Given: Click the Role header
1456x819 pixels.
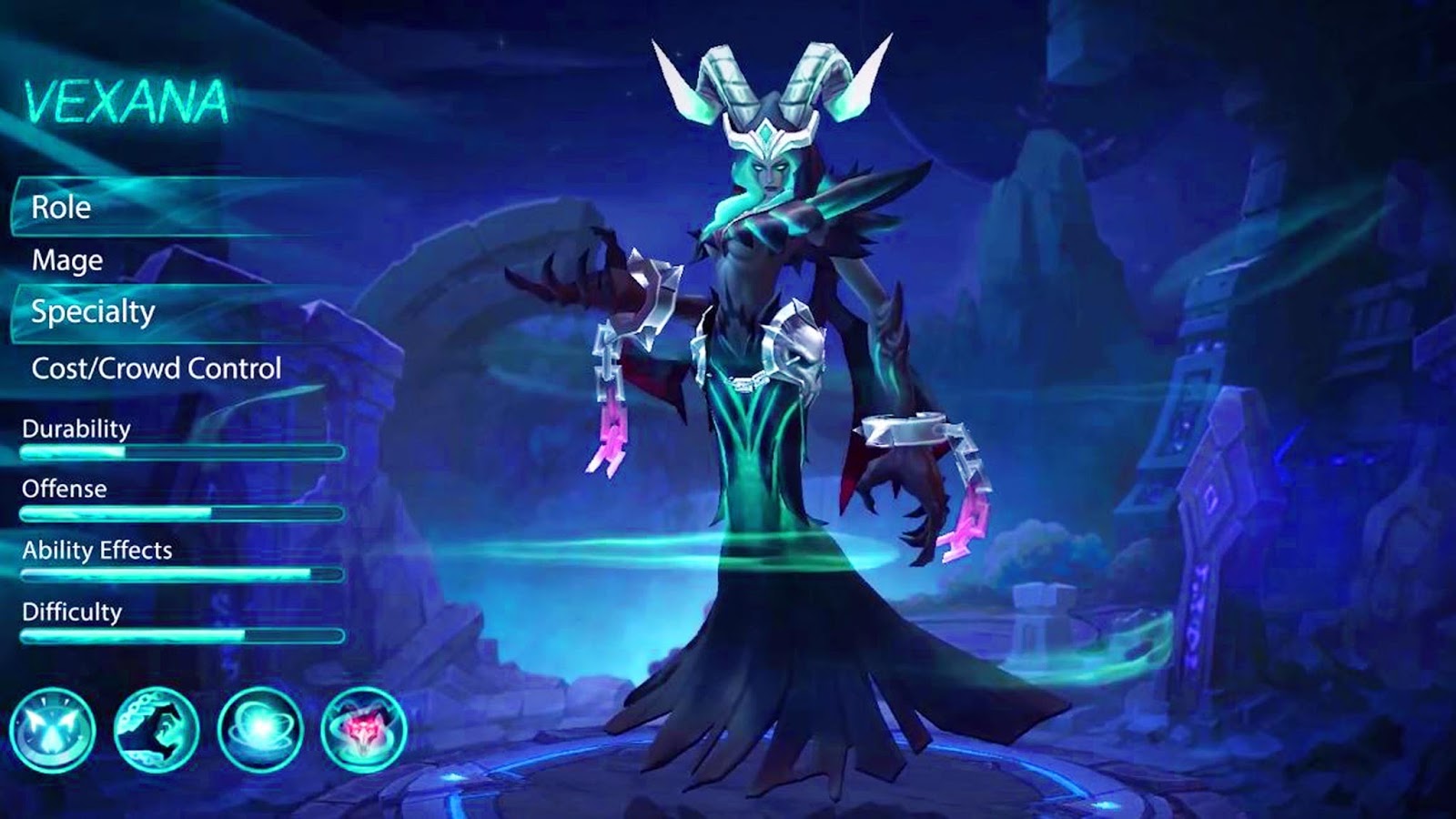Looking at the screenshot, I should coord(59,207).
